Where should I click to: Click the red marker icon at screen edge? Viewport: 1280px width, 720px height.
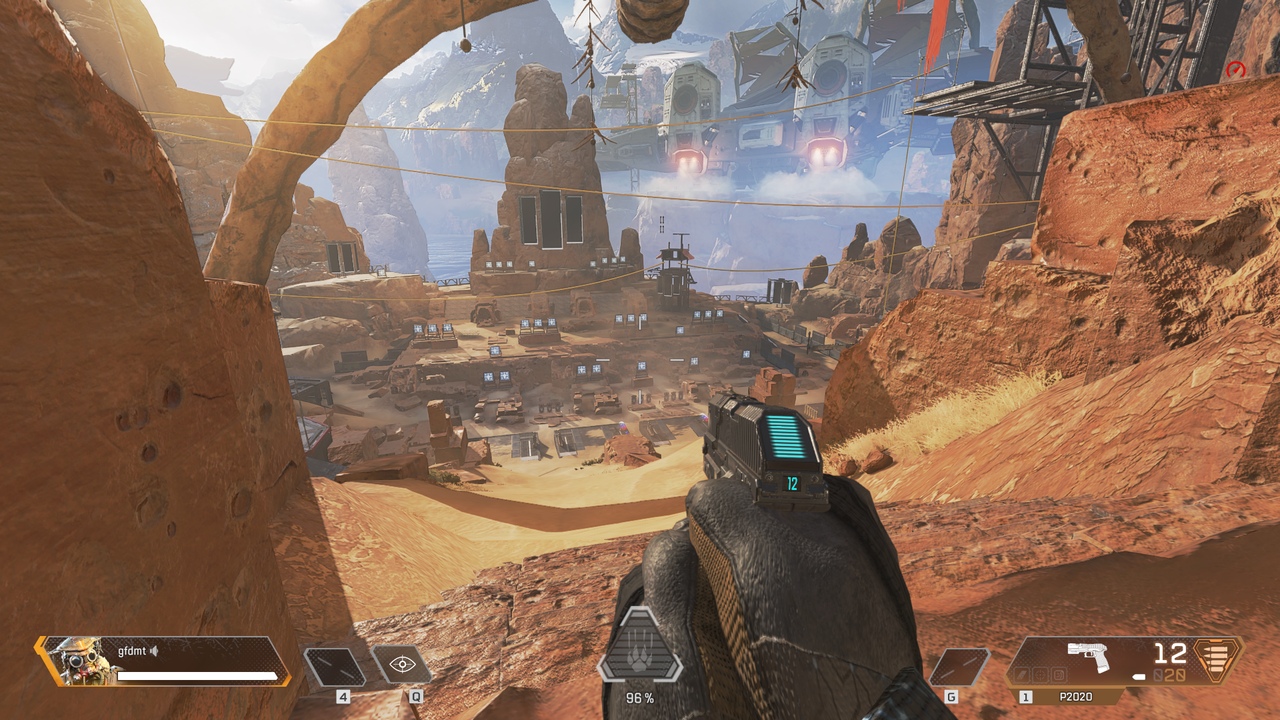[1236, 70]
